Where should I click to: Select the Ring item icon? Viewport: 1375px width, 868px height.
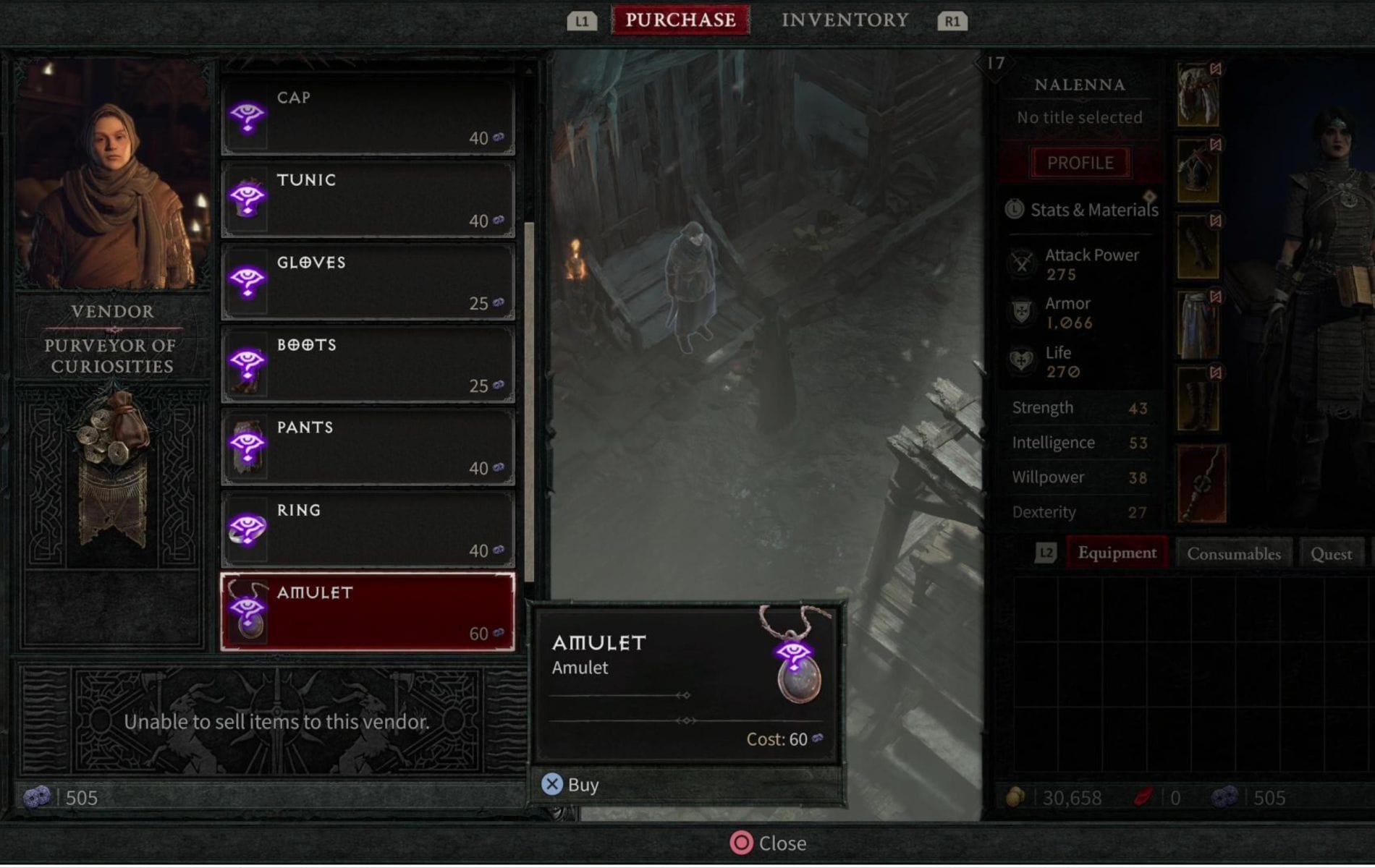click(x=249, y=529)
